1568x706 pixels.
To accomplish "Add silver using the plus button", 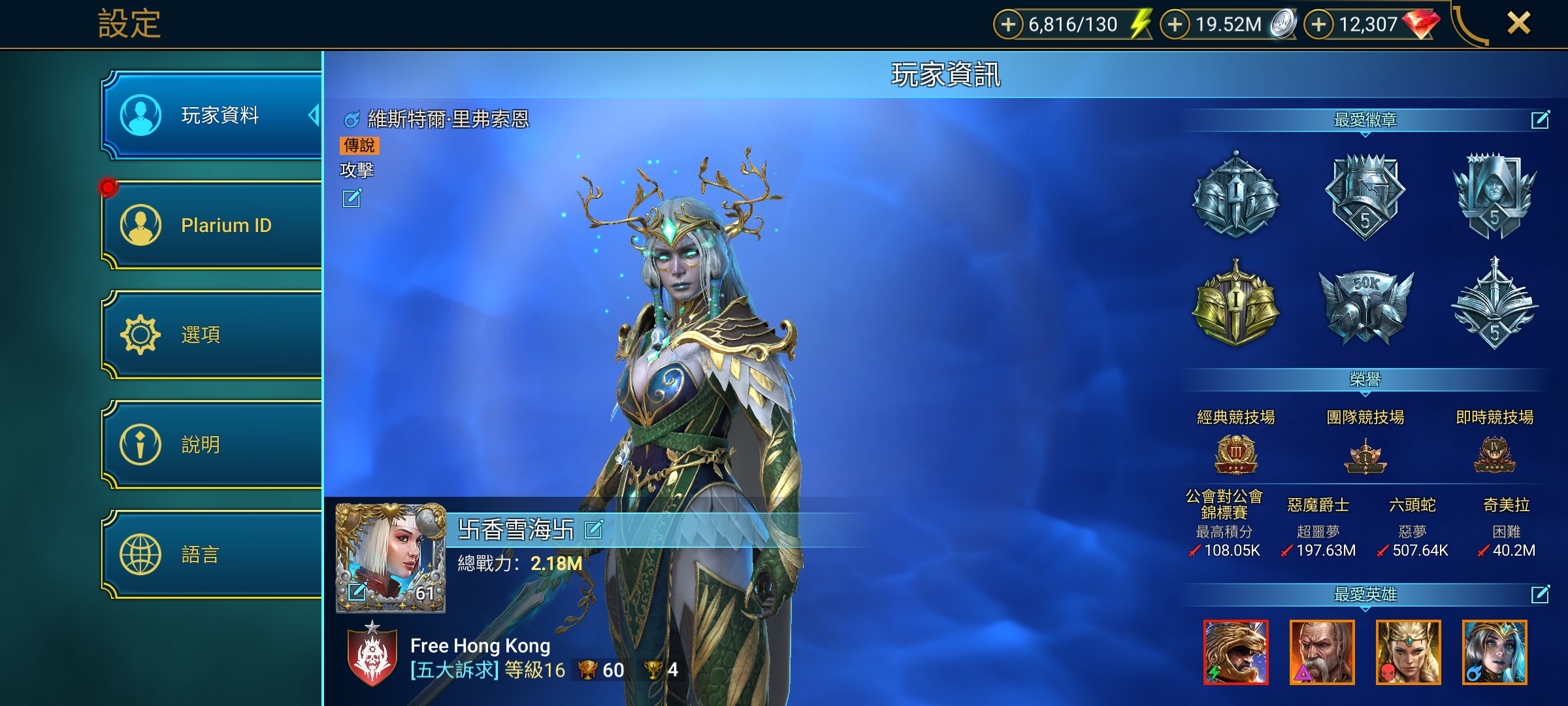I will click(x=1175, y=25).
